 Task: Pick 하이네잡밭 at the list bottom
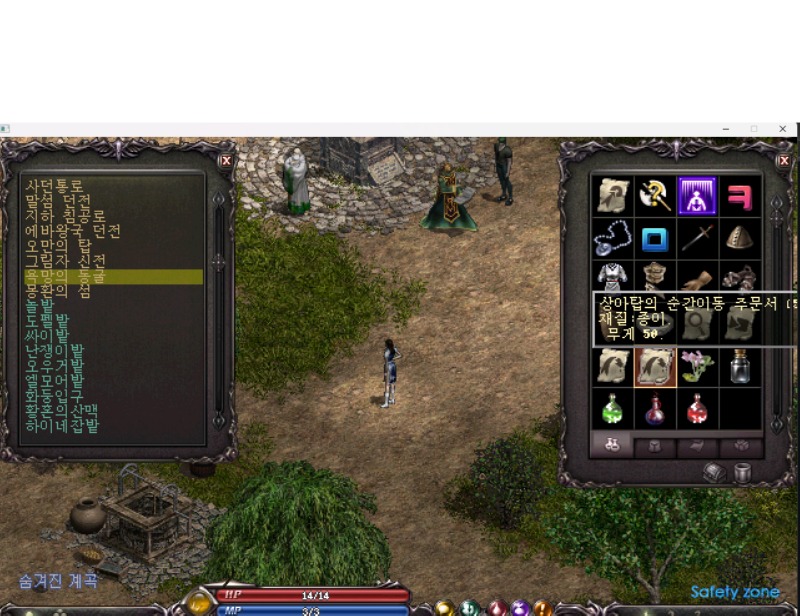[62, 426]
